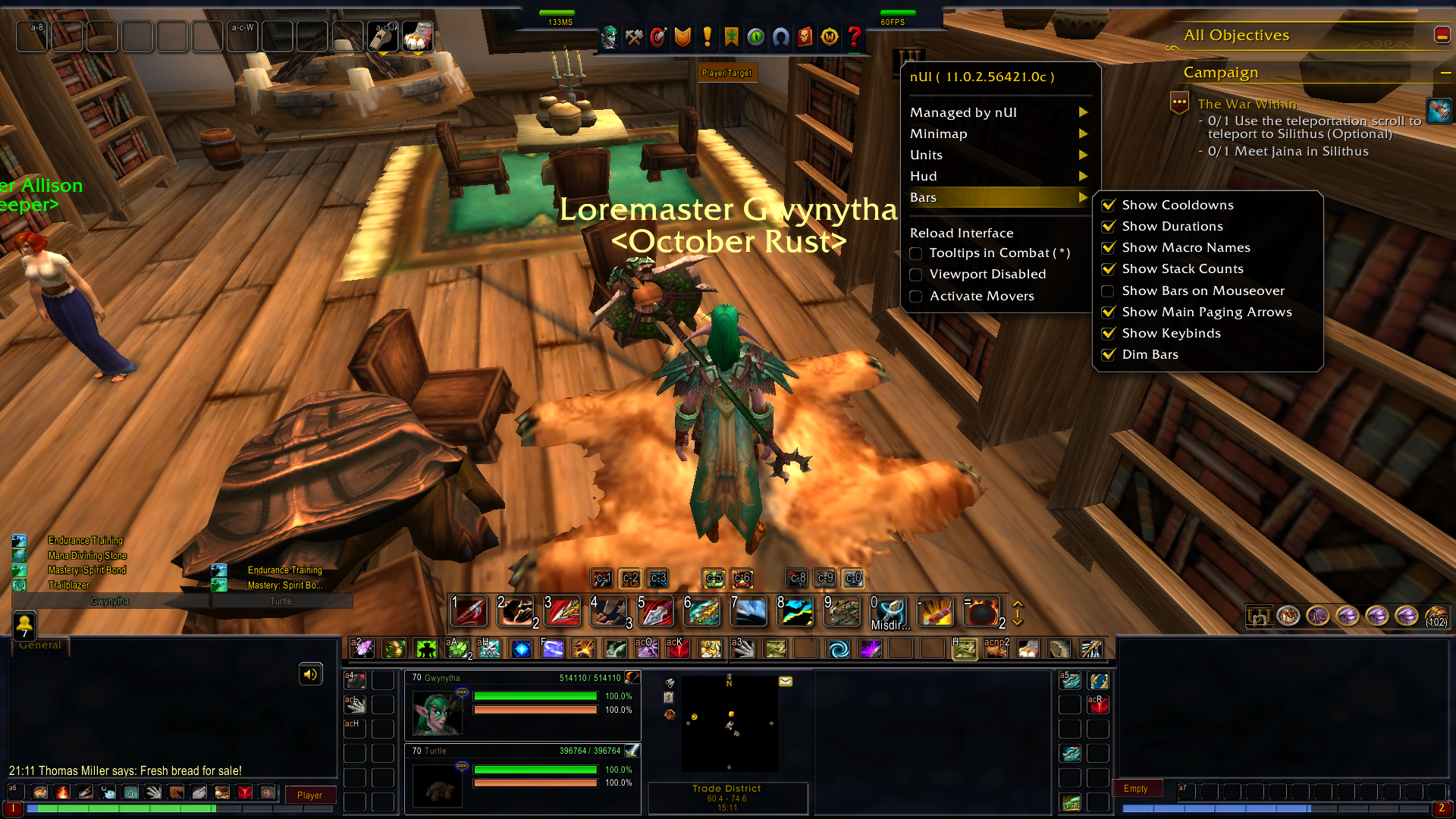This screenshot has width=1456, height=819.
Task: Toggle the Dim Bars option
Action: 1109,354
